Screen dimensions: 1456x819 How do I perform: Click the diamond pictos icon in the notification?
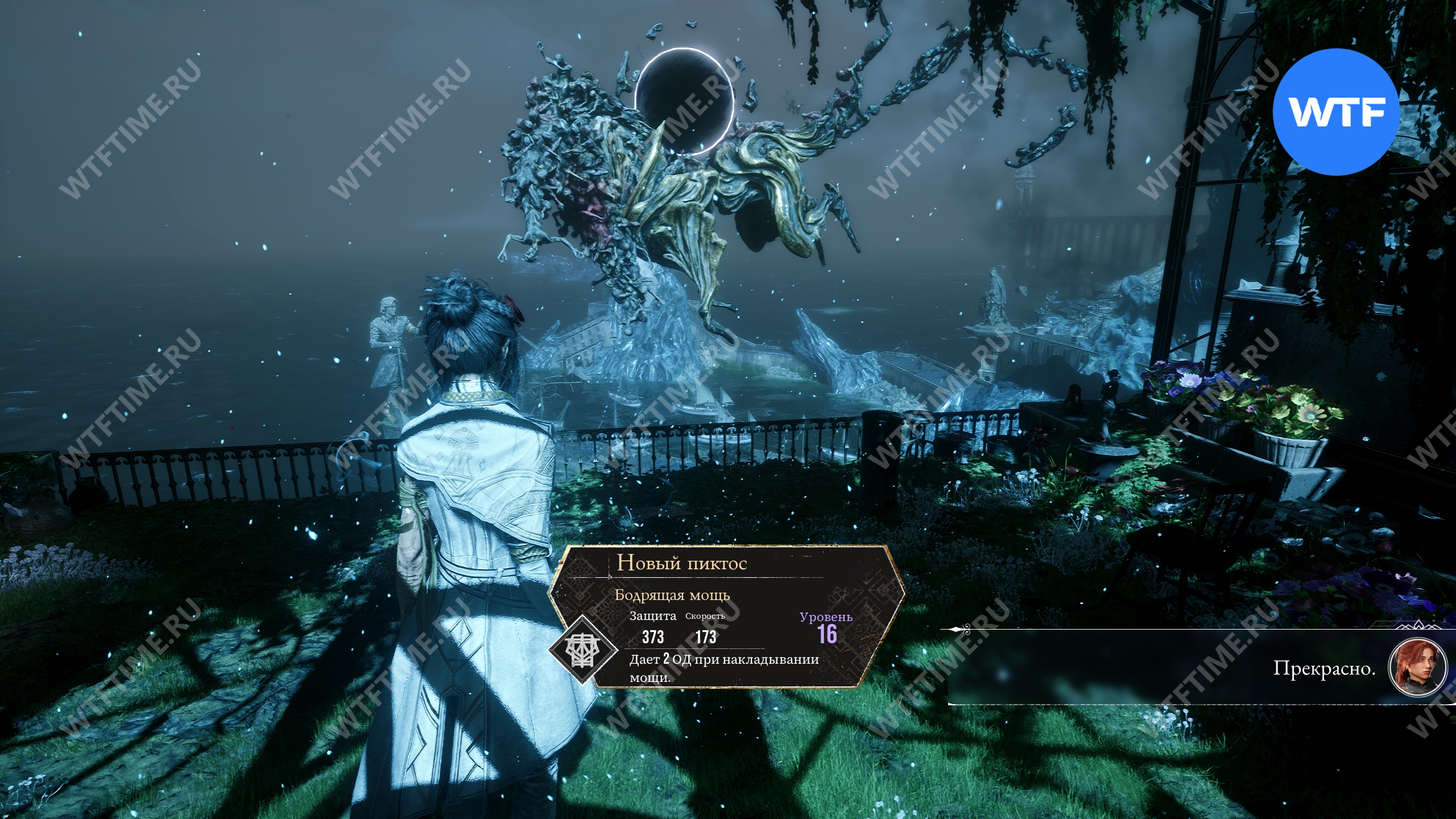pyautogui.click(x=582, y=648)
